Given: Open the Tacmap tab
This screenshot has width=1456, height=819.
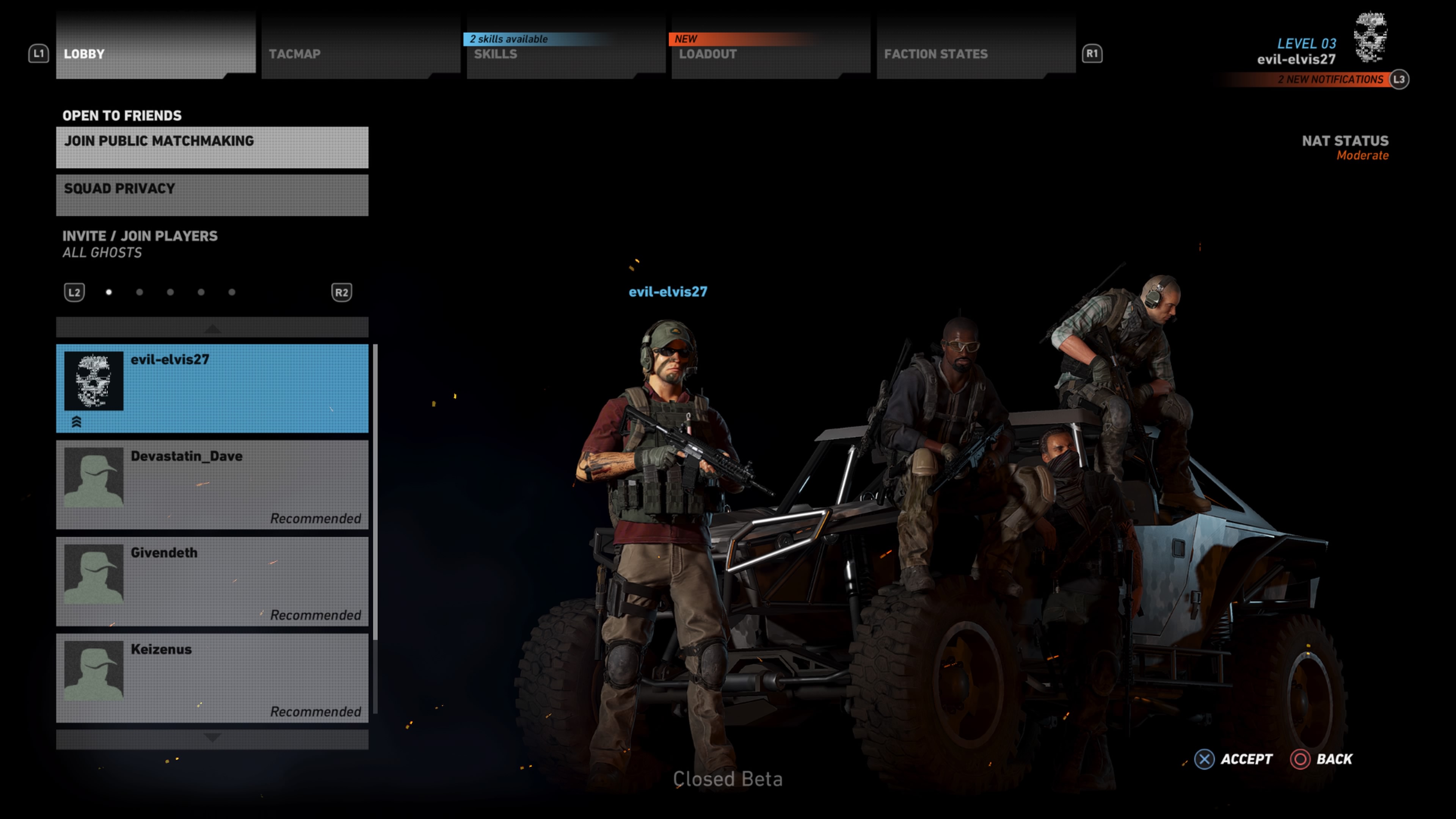Looking at the screenshot, I should [360, 53].
